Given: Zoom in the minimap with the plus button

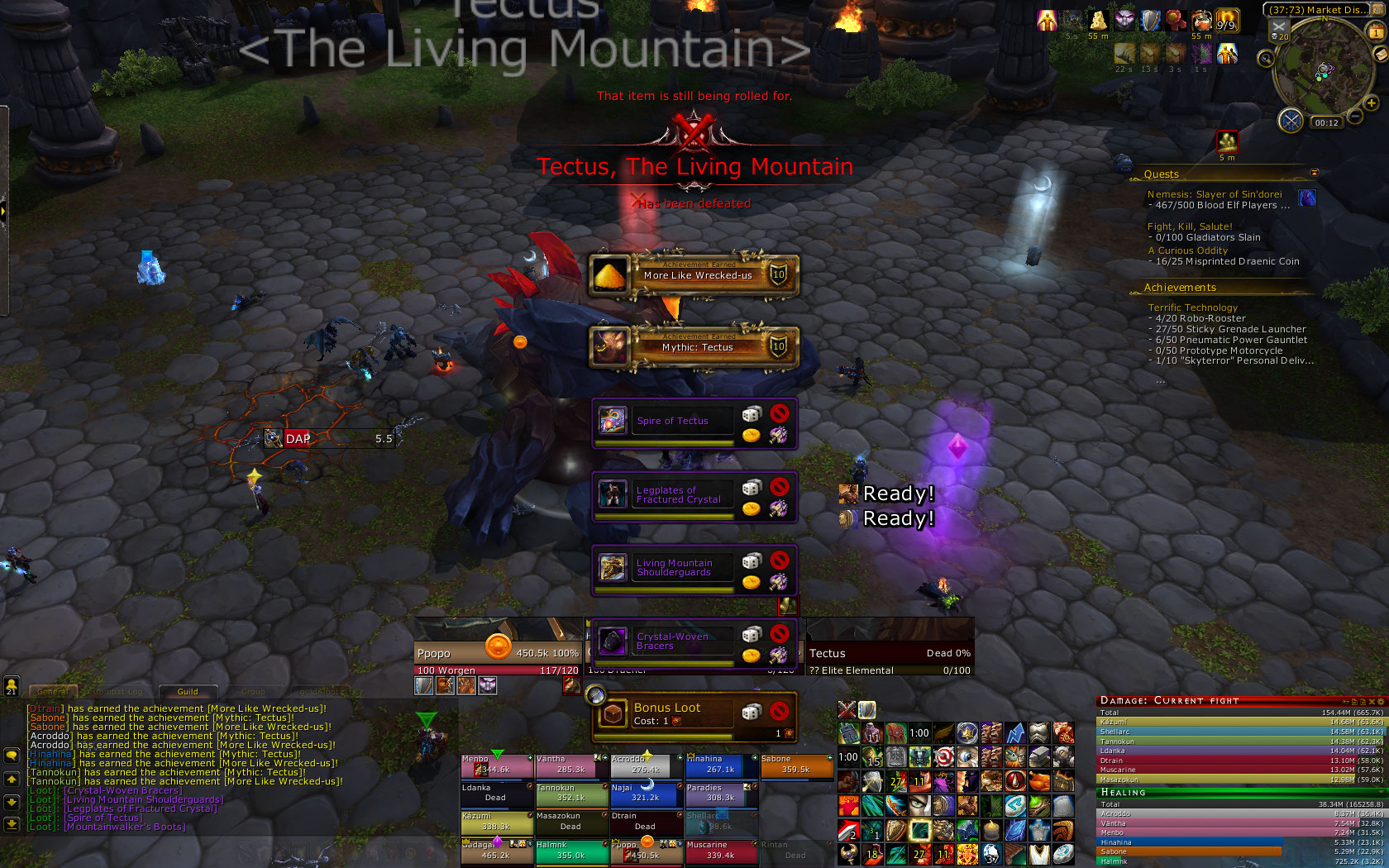Looking at the screenshot, I should click(x=1371, y=103).
